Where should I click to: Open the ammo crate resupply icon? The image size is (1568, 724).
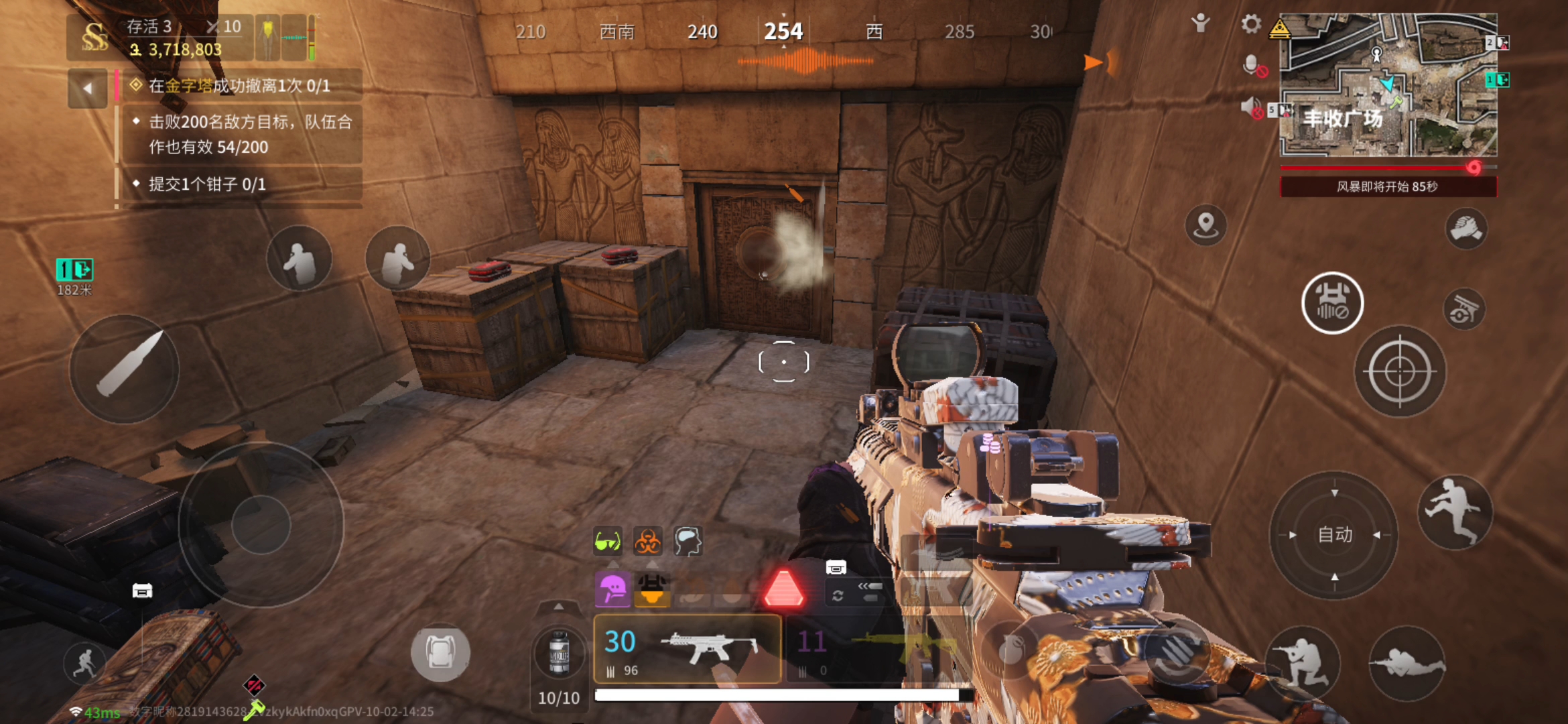coord(836,566)
